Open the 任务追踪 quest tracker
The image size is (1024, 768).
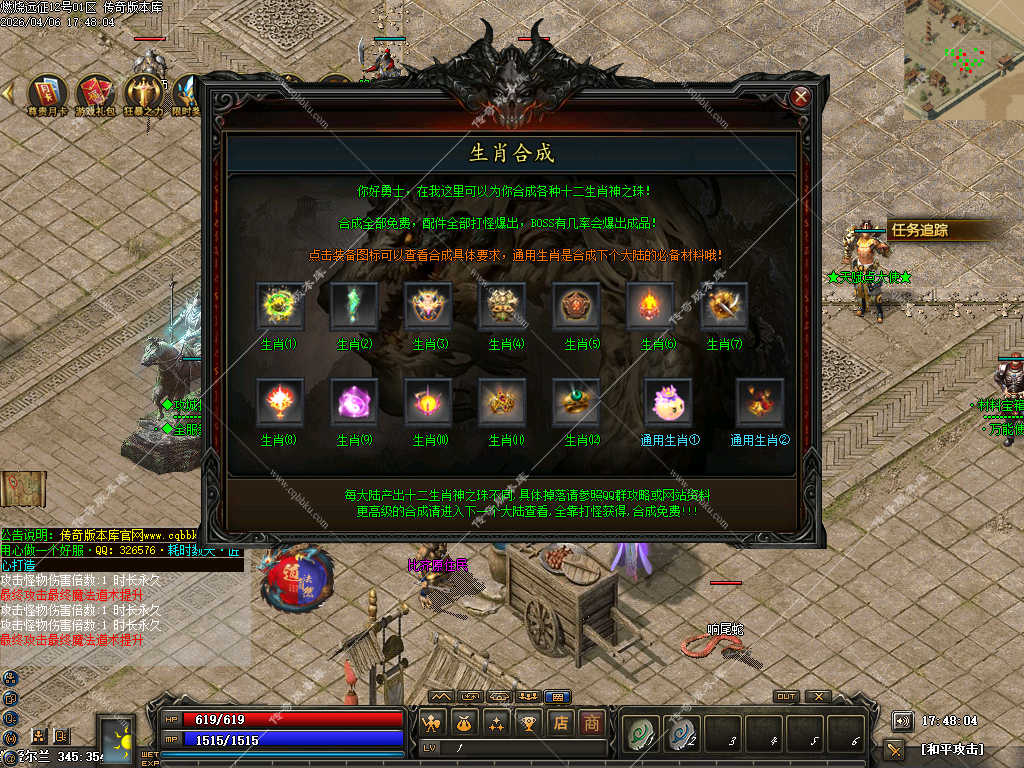(920, 230)
